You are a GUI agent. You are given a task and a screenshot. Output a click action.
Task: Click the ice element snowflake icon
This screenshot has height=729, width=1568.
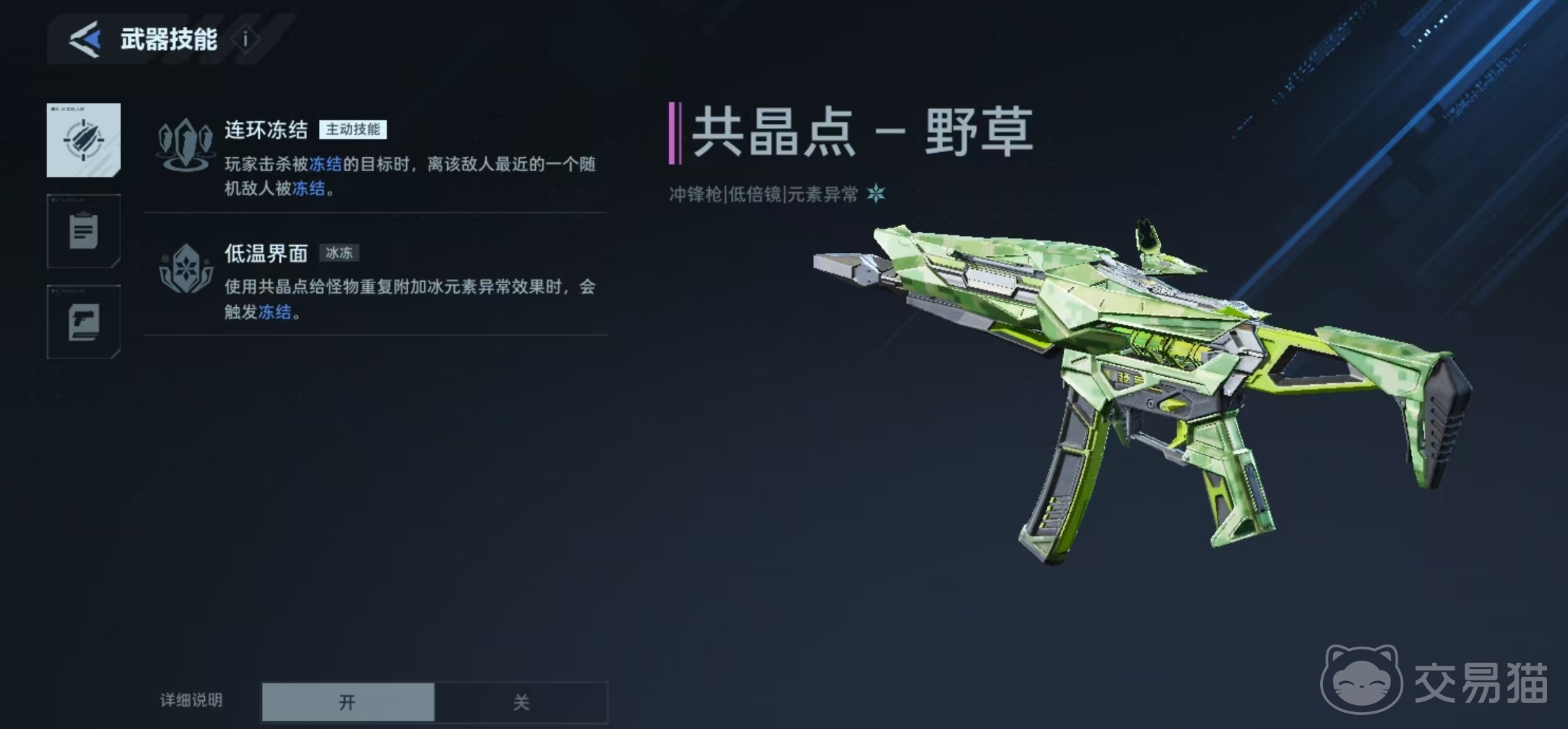coord(876,194)
